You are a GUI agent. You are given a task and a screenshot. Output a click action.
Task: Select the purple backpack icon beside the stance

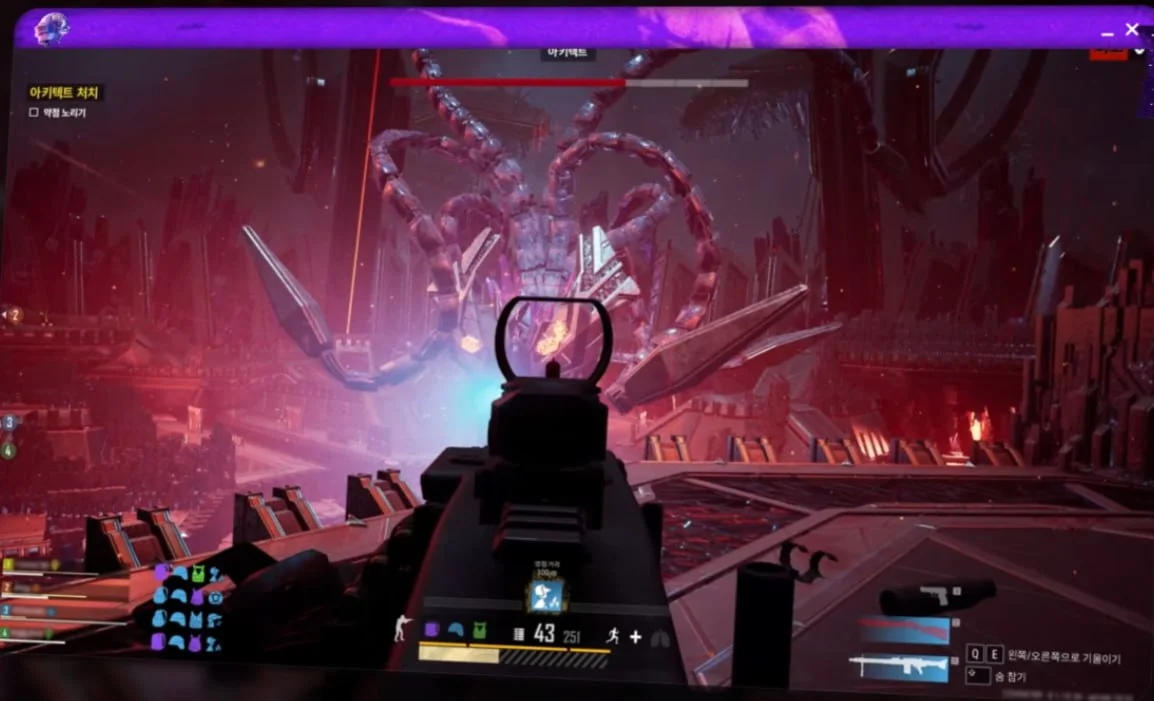(431, 630)
